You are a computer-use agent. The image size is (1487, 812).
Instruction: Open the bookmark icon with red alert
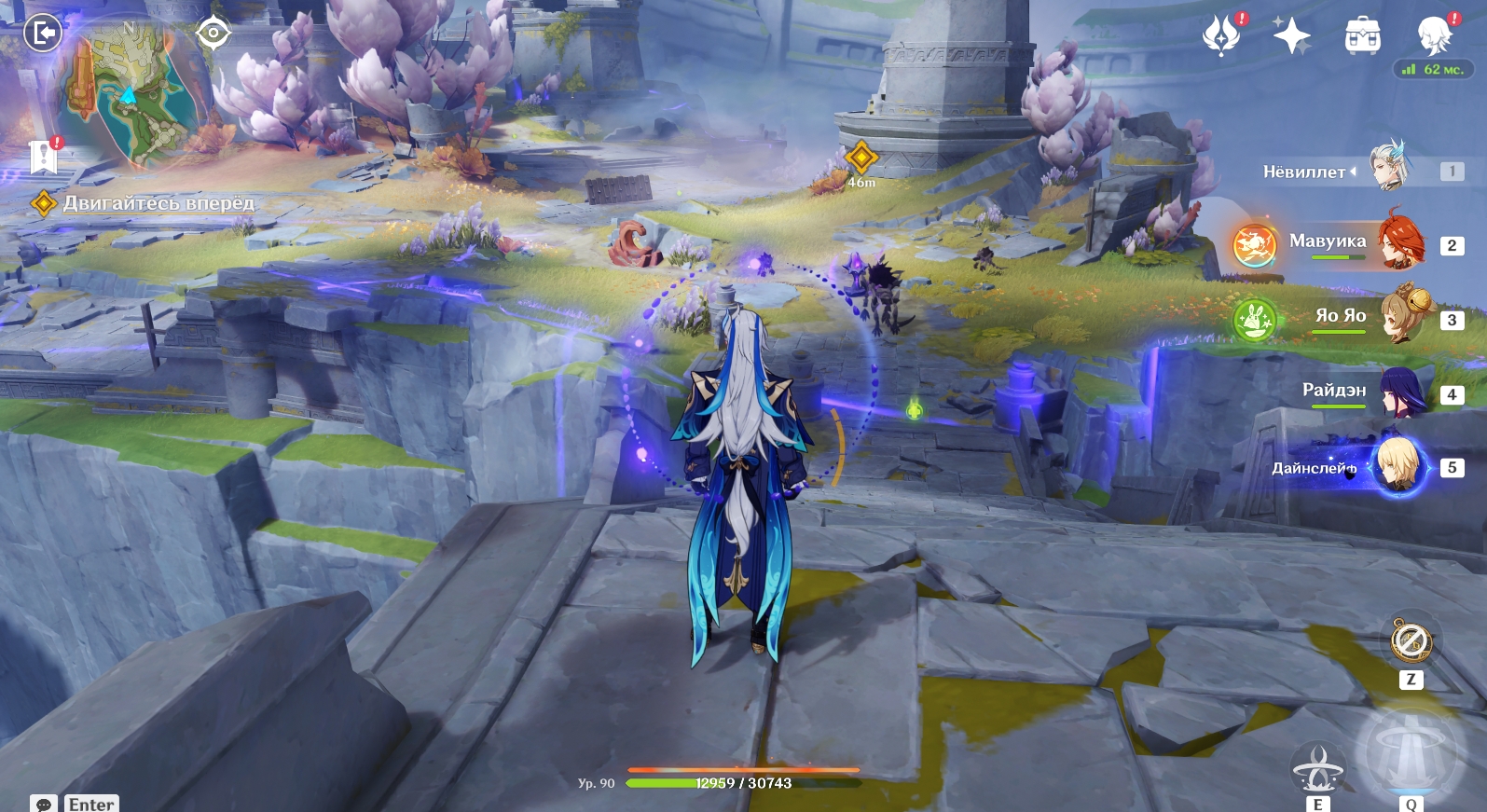point(44,157)
